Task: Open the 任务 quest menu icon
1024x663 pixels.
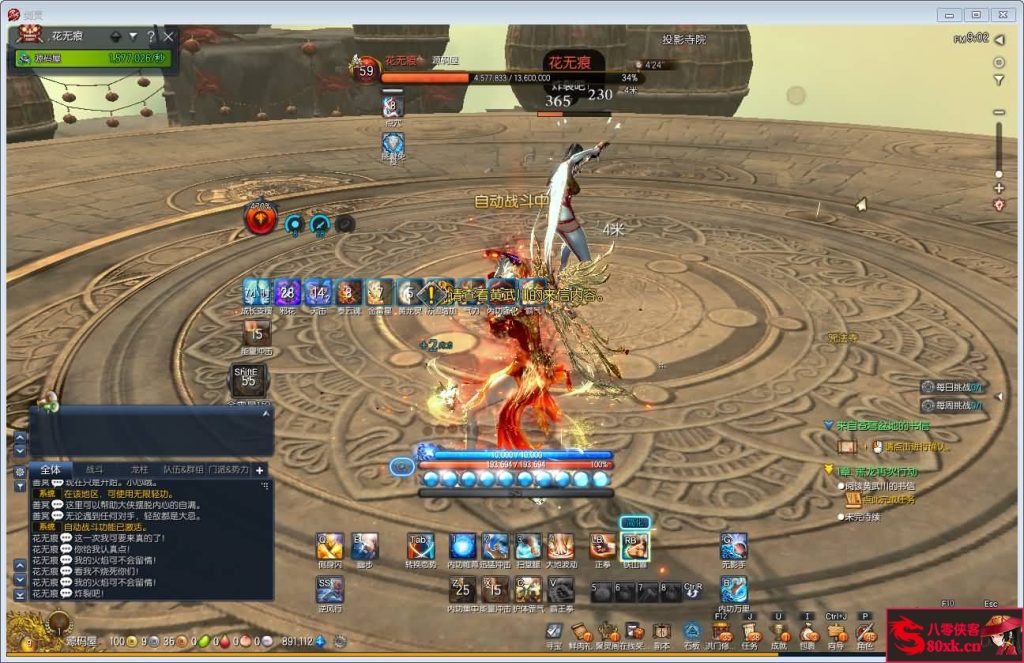Action: click(x=749, y=632)
